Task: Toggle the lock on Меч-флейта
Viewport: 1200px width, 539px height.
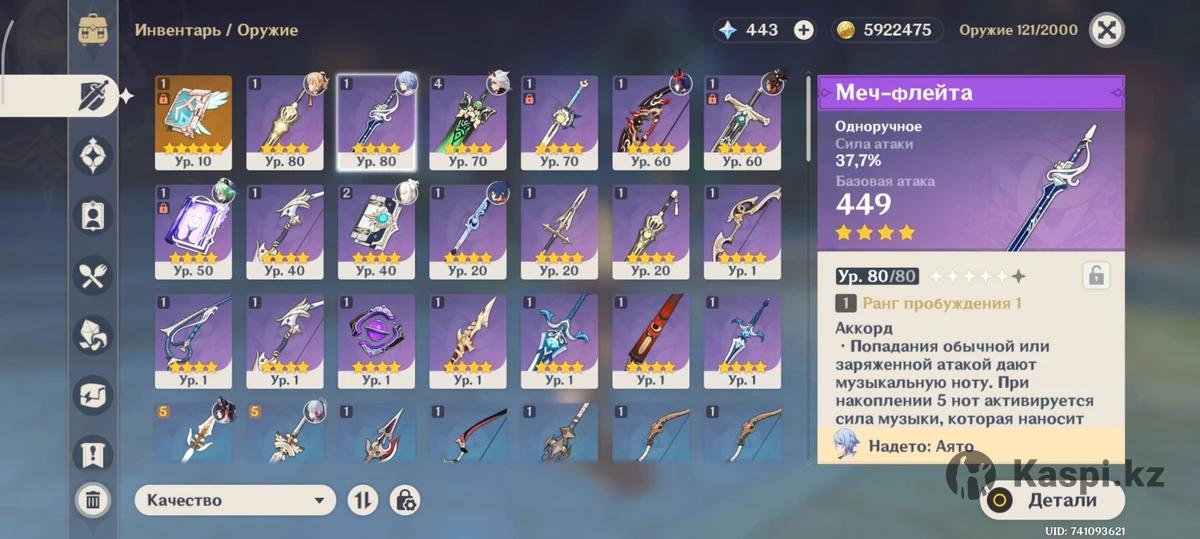Action: click(1095, 276)
